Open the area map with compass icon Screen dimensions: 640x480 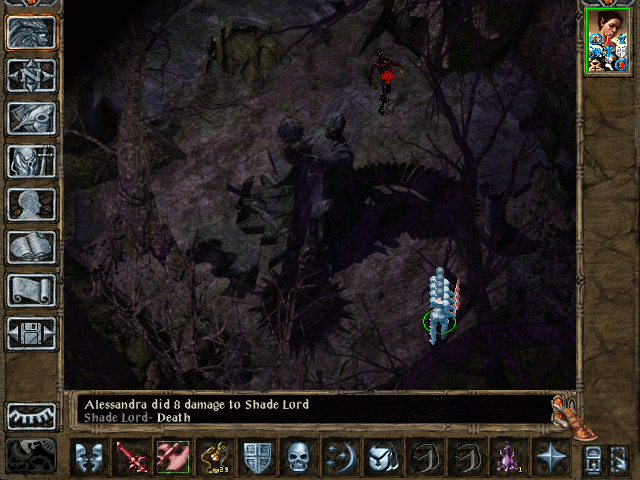tap(31, 75)
